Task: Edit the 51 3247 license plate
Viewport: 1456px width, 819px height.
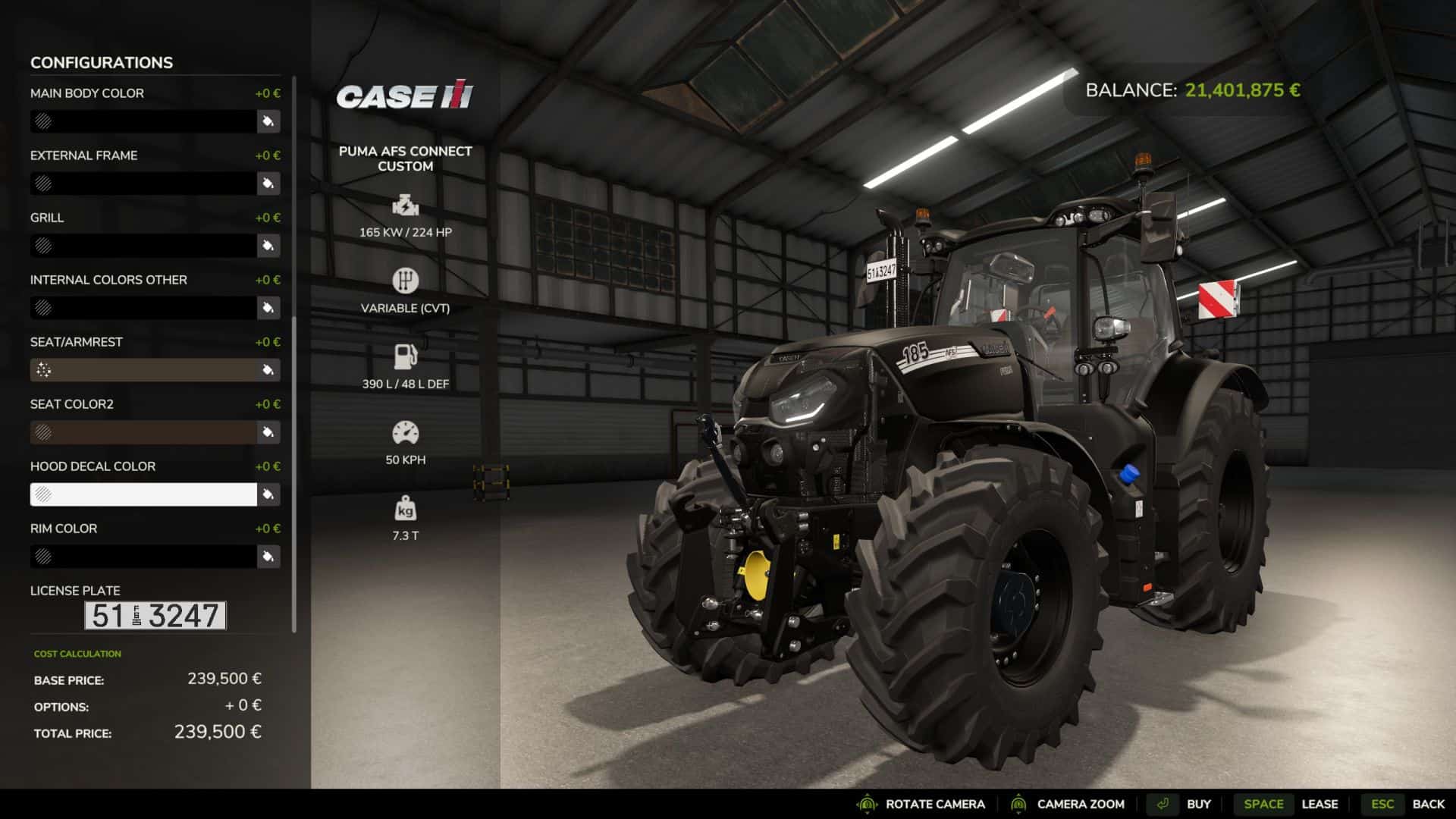Action: [x=155, y=616]
